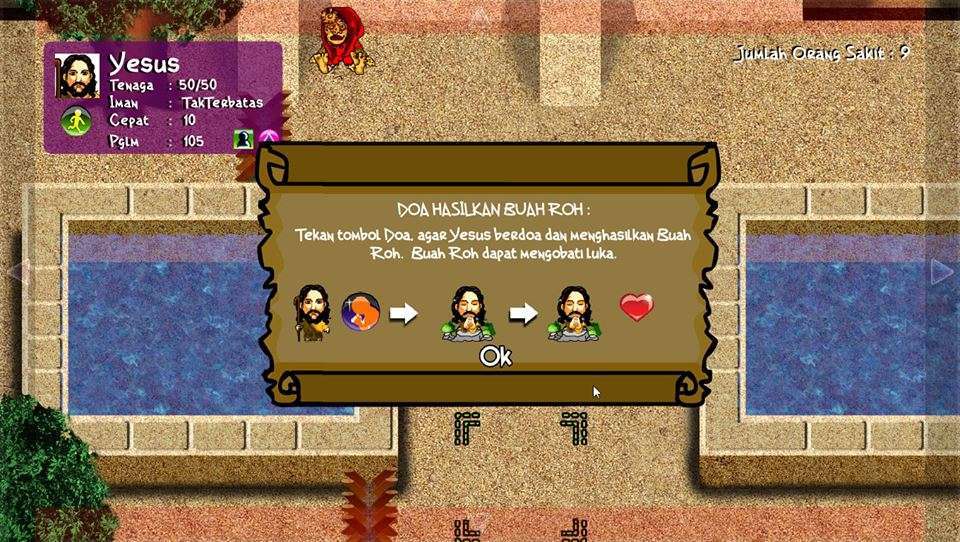Toggle the green running-figure button
Screen dimensions: 960x542
(76, 122)
